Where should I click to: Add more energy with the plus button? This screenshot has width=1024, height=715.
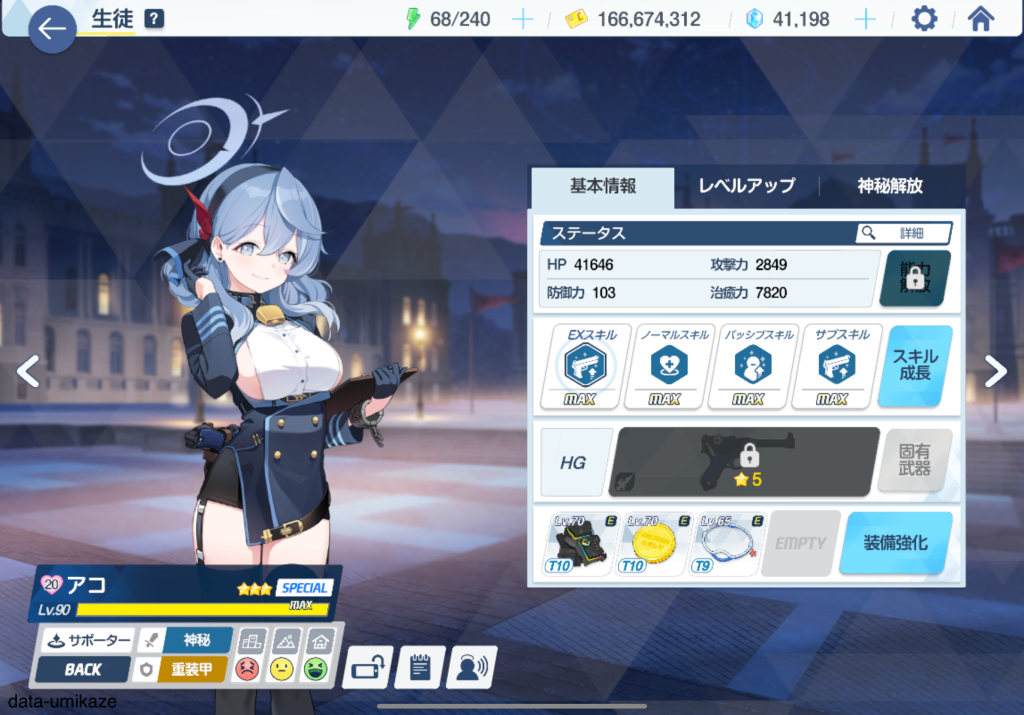click(x=522, y=19)
